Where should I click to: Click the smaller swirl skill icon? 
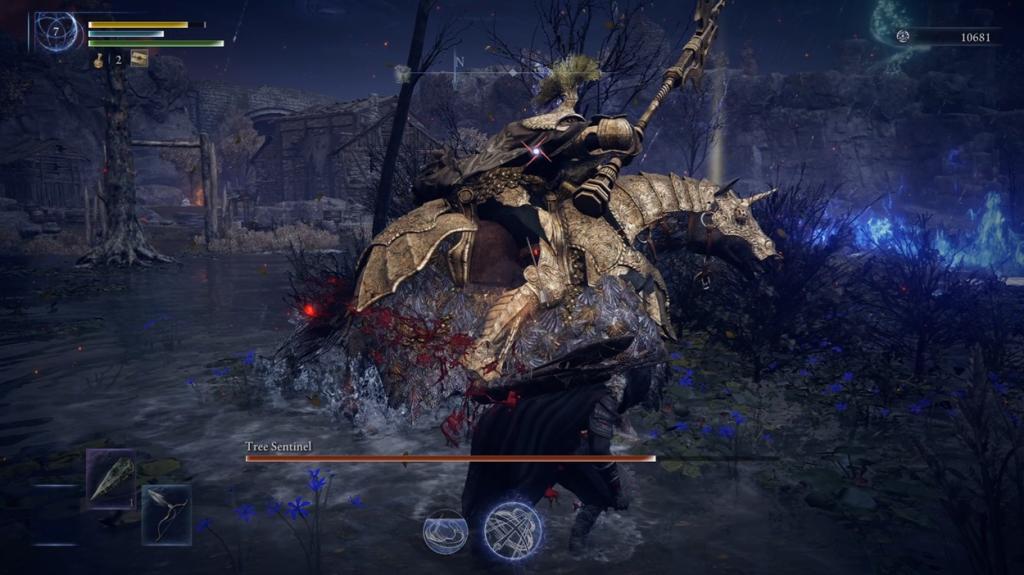[x=445, y=531]
